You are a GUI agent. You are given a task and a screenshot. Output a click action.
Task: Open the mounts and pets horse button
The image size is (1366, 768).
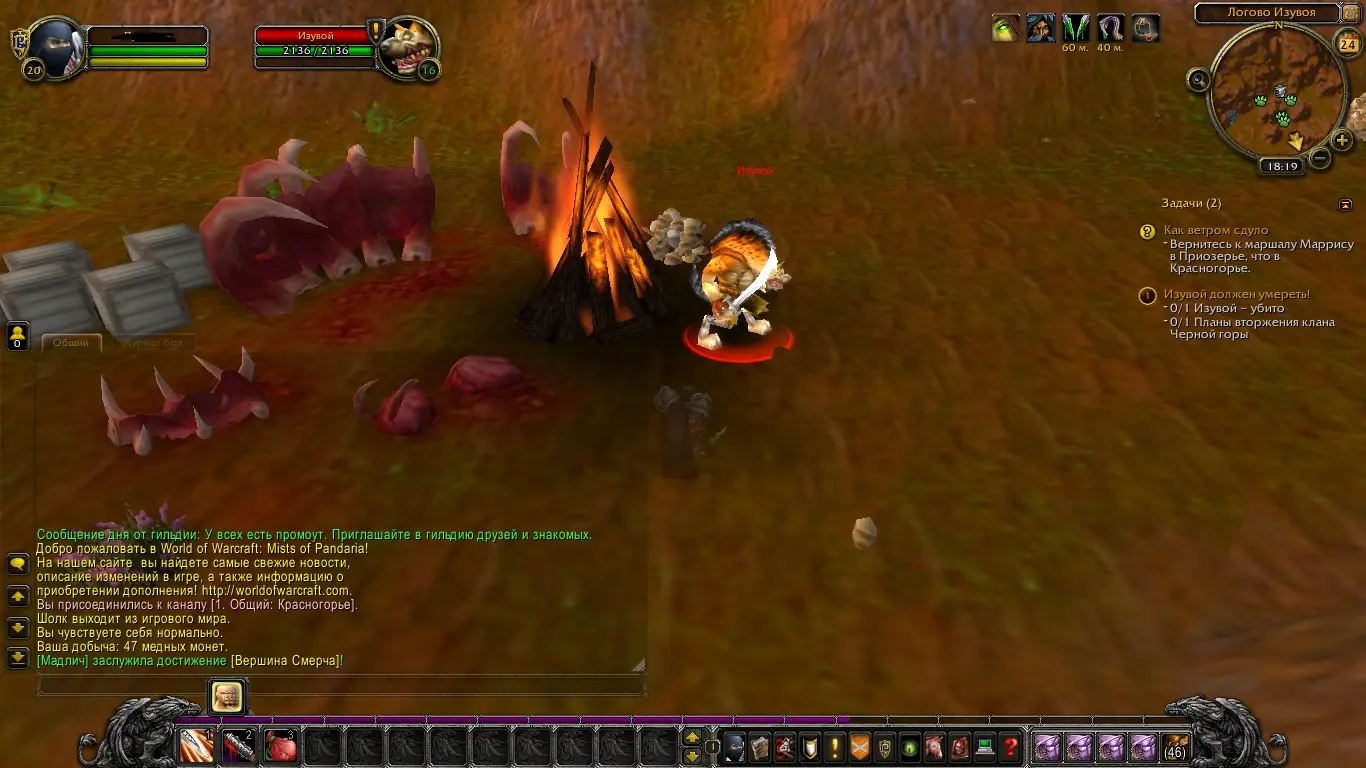click(x=935, y=747)
